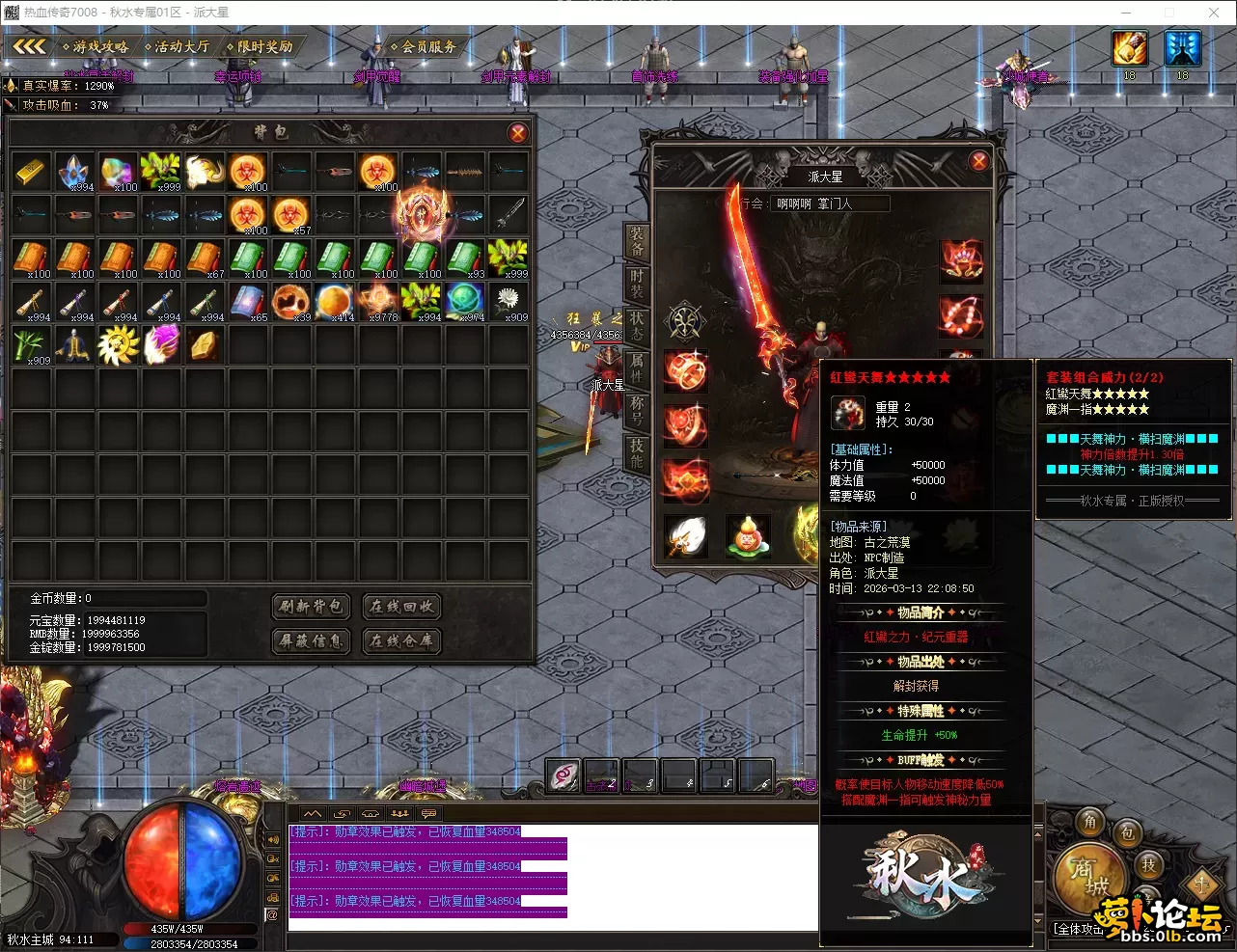The height and width of the screenshot is (952, 1237).
Task: Open the 会员服务 member services menu
Action: (x=425, y=46)
